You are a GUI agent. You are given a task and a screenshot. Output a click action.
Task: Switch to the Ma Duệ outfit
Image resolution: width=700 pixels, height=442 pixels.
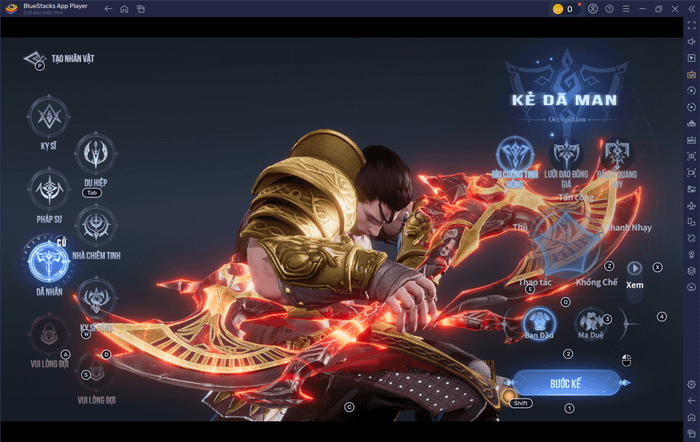(589, 322)
